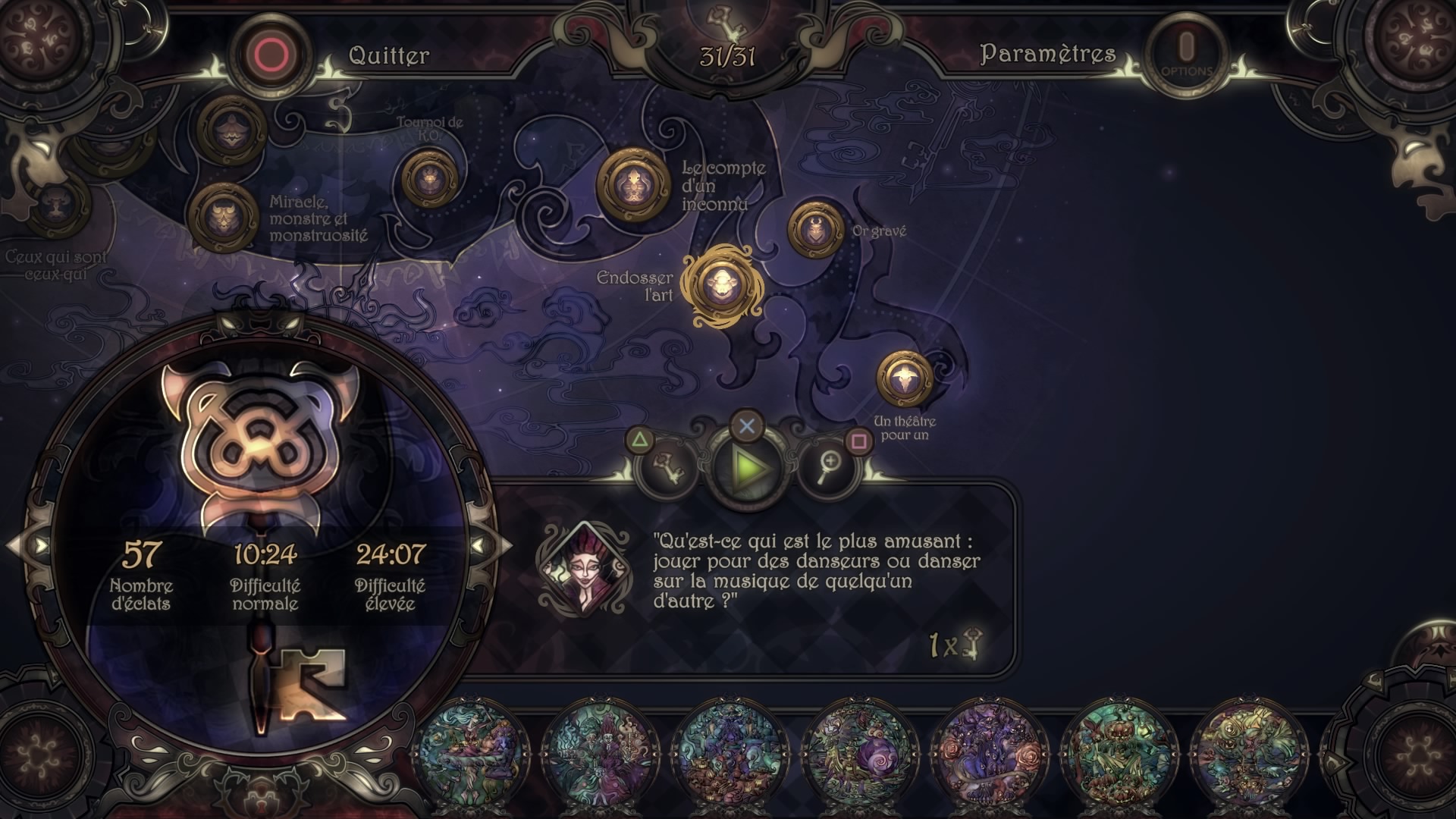The image size is (1456, 819).
Task: Select the Or gravé level medallion
Action: coord(815,229)
